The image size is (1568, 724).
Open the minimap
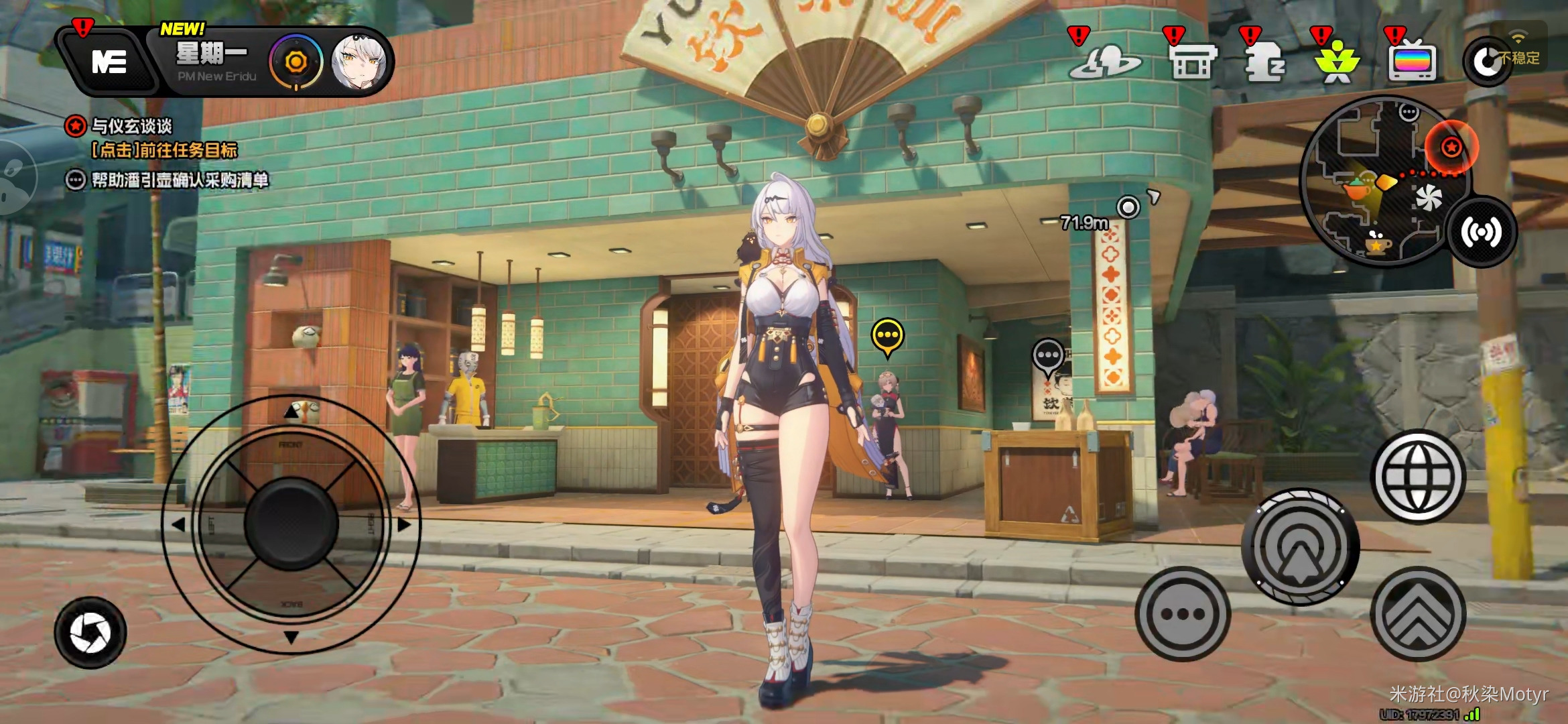[x=1380, y=180]
